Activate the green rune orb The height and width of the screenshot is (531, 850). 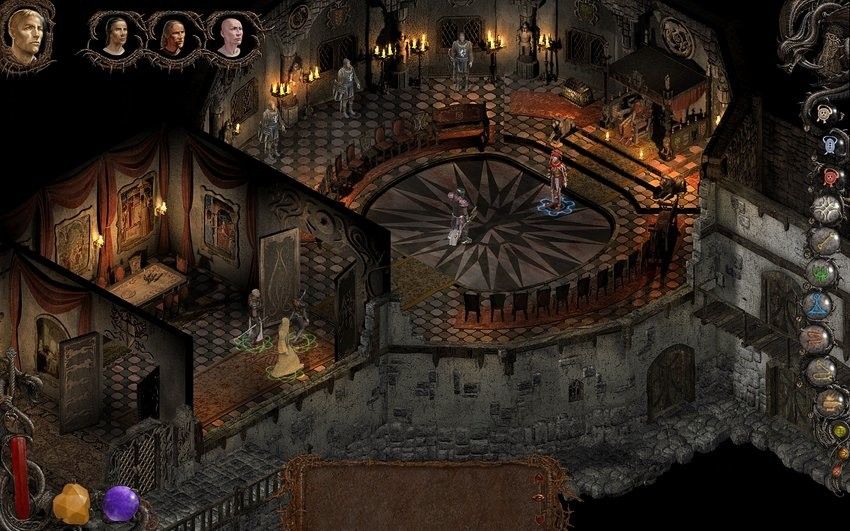click(x=821, y=271)
